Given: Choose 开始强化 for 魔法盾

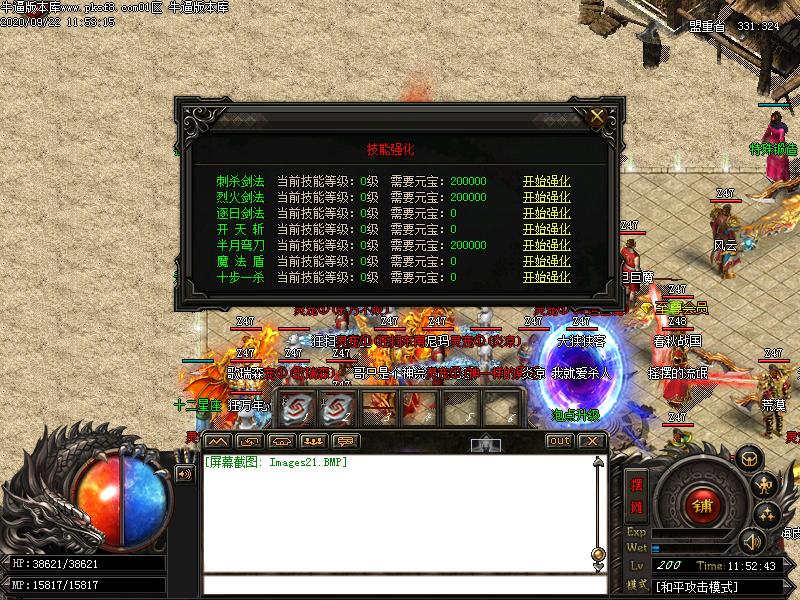Looking at the screenshot, I should [546, 261].
